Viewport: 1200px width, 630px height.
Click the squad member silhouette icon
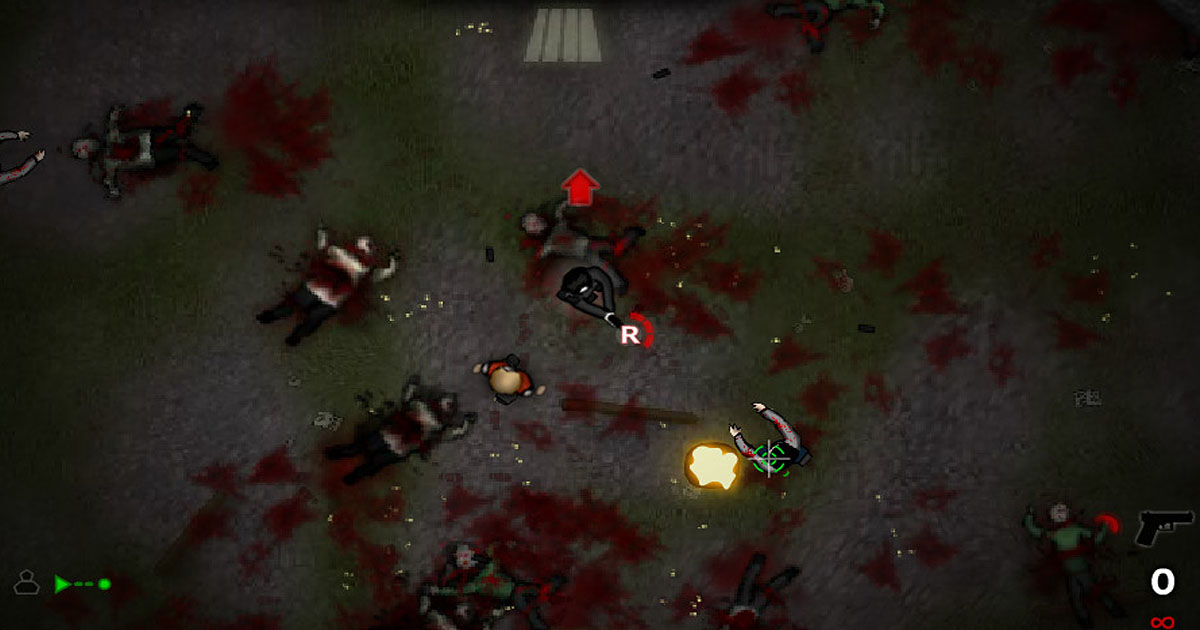[26, 582]
